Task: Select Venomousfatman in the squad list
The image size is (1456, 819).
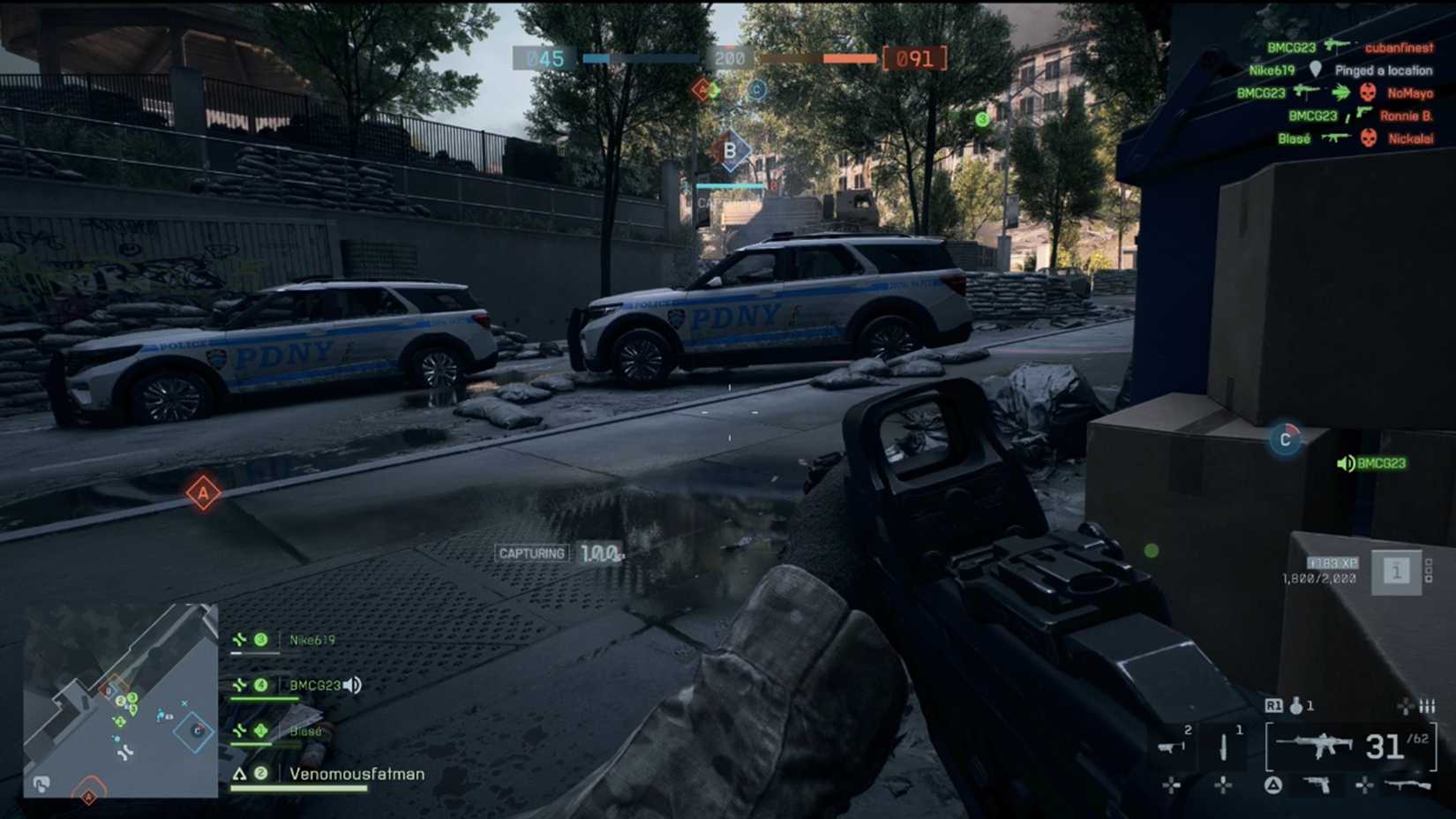Action: [x=356, y=774]
